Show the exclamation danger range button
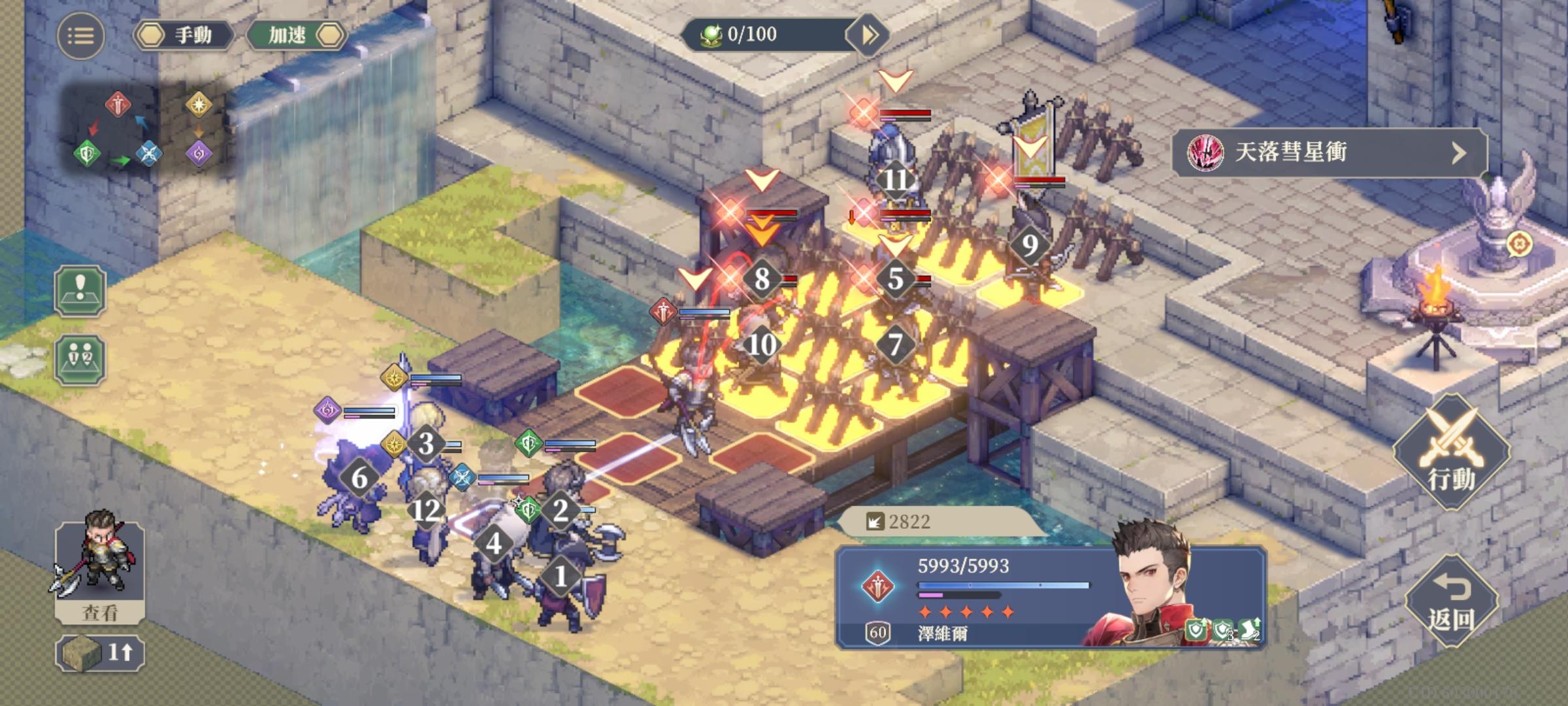Image resolution: width=1568 pixels, height=706 pixels. (x=80, y=291)
